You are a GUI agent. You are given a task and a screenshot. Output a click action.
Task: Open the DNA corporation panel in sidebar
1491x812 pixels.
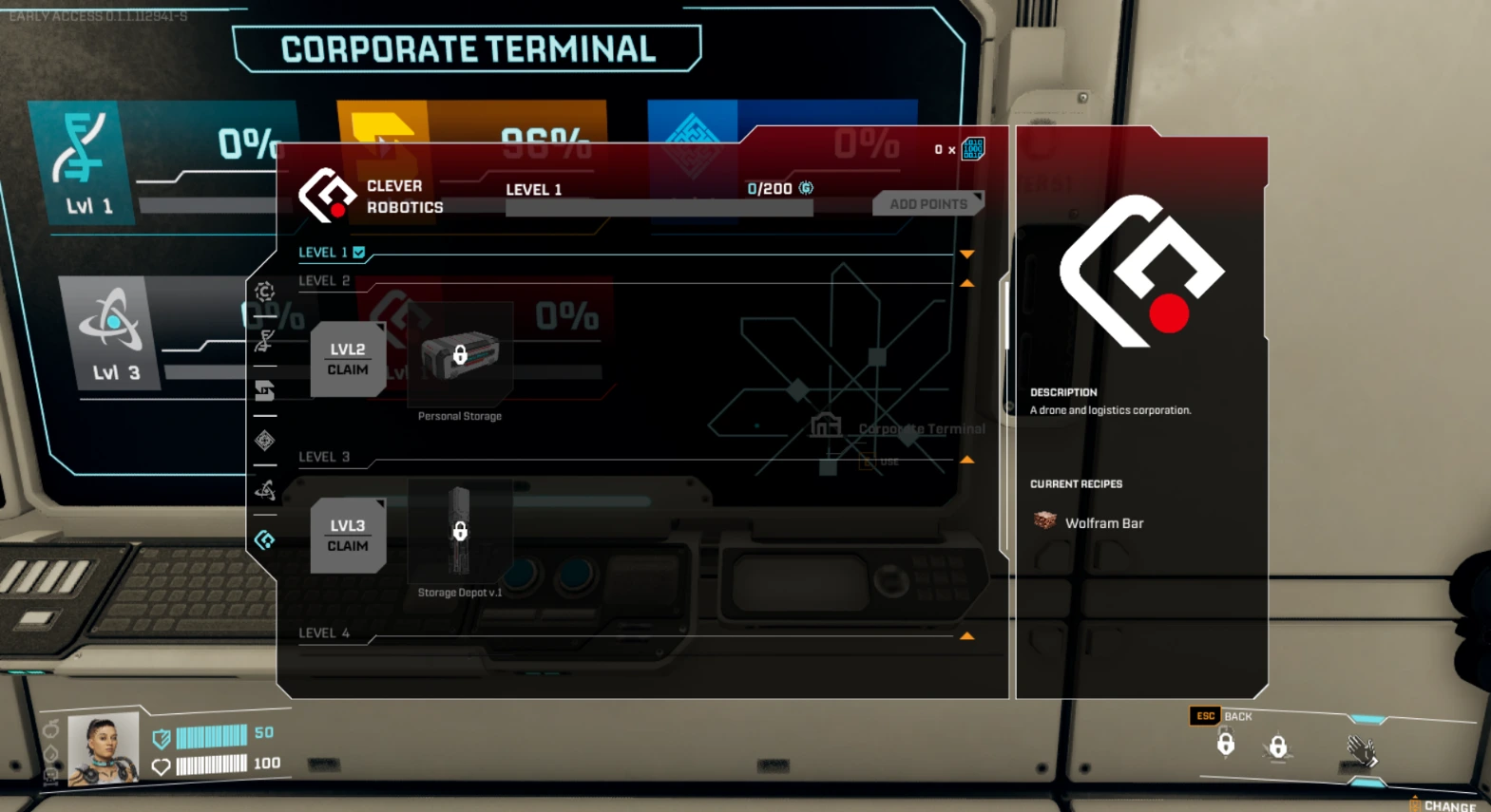(x=266, y=342)
